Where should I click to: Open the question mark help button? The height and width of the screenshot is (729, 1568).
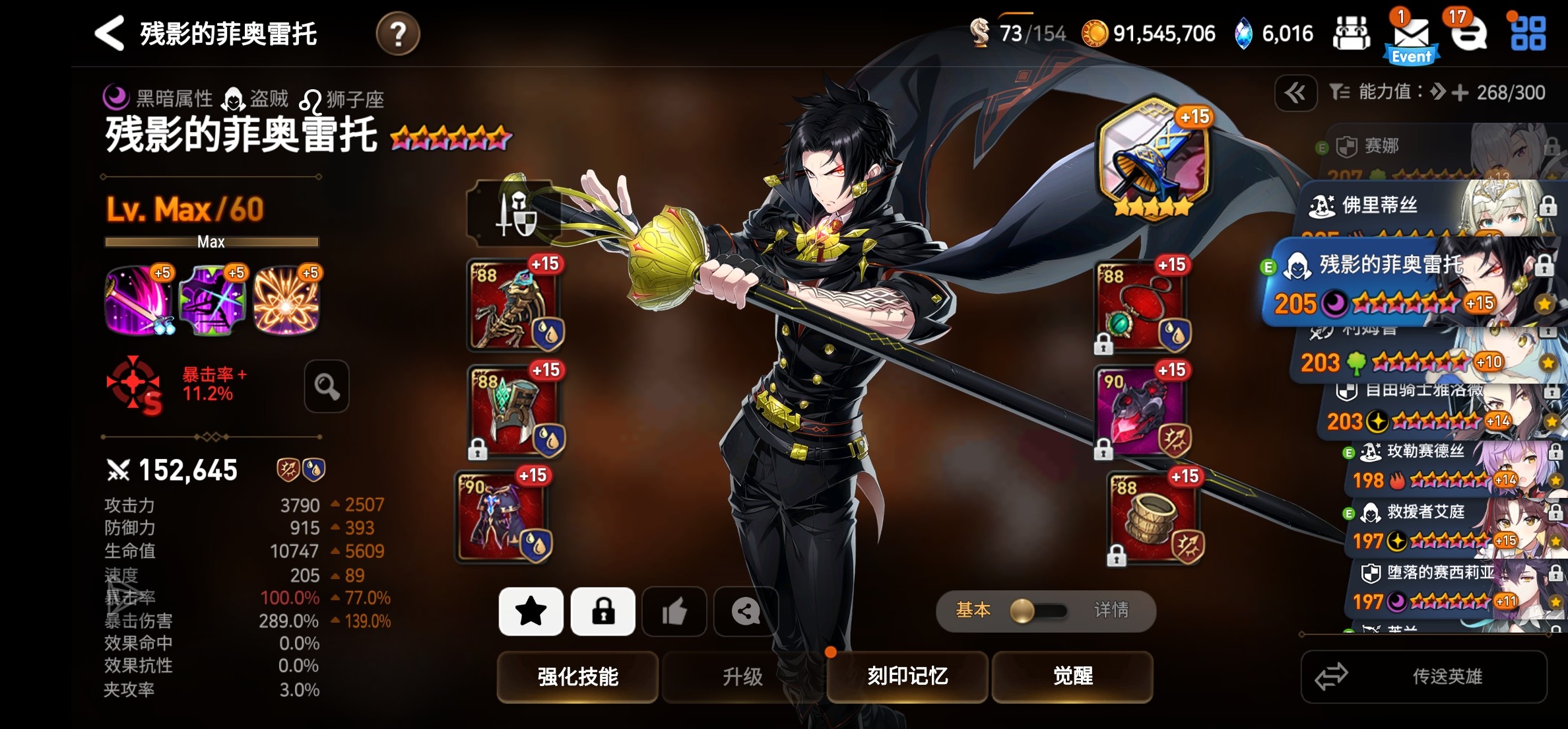pyautogui.click(x=397, y=33)
